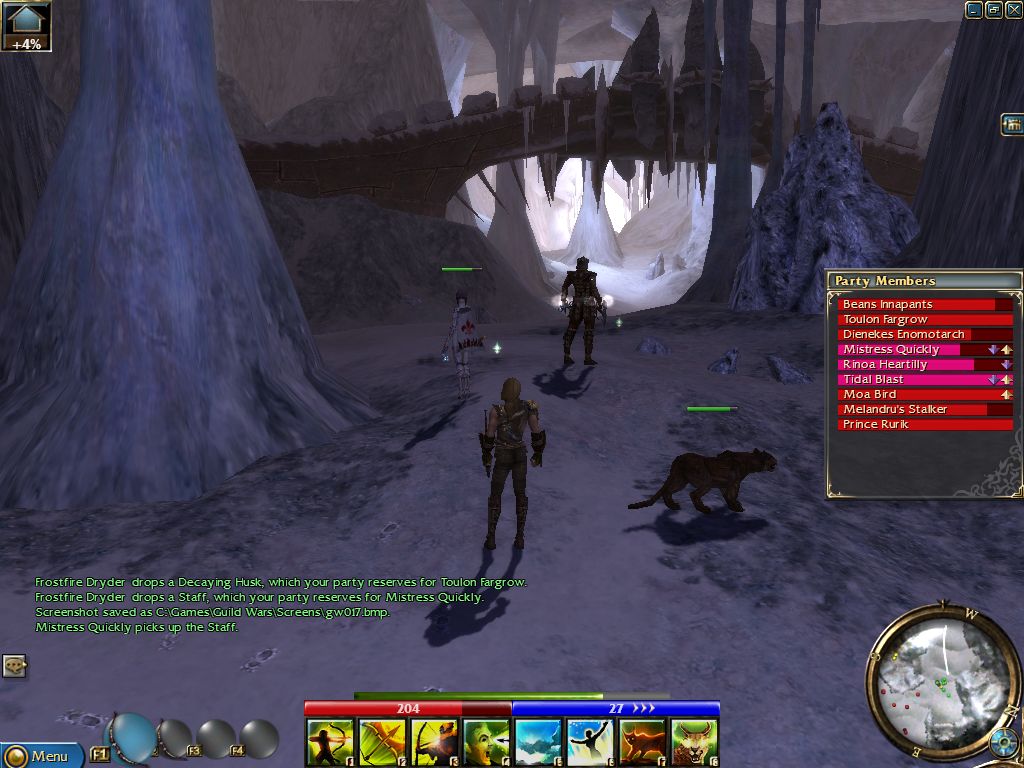Activate the orange cat pet skill
The height and width of the screenshot is (768, 1024).
642,743
